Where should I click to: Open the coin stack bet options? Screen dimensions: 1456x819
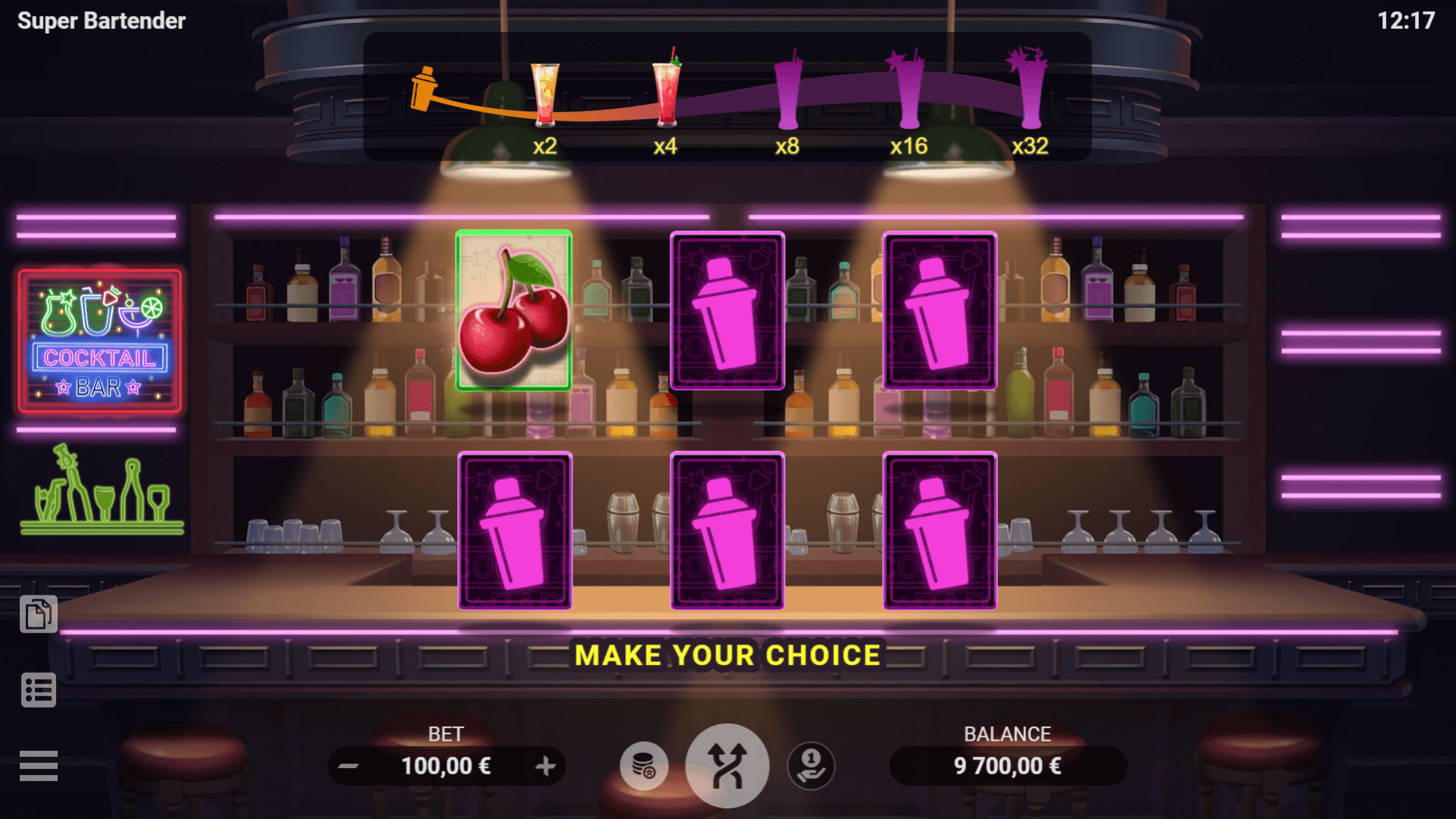pos(644,766)
